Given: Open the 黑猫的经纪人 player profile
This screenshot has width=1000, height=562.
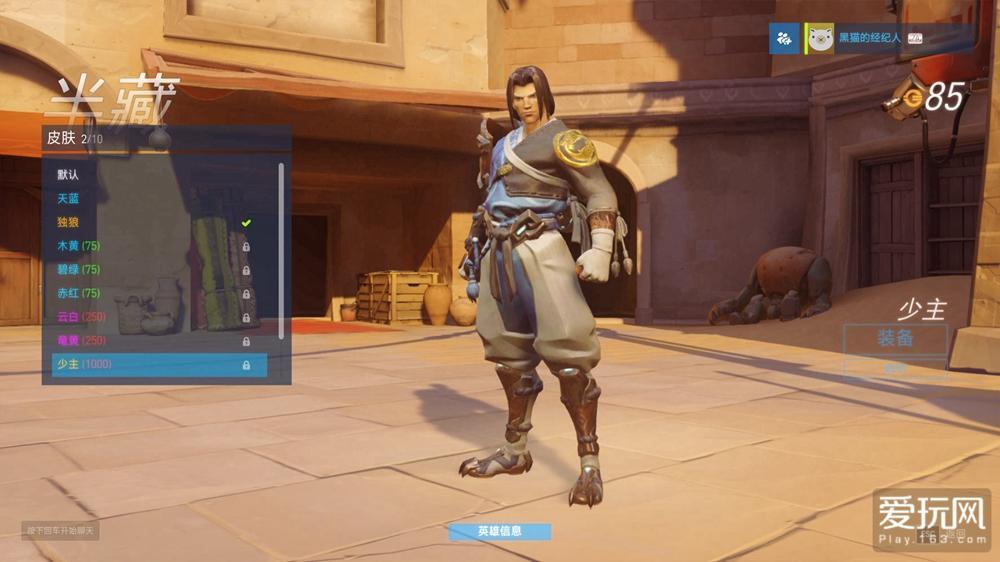Looking at the screenshot, I should pos(868,38).
